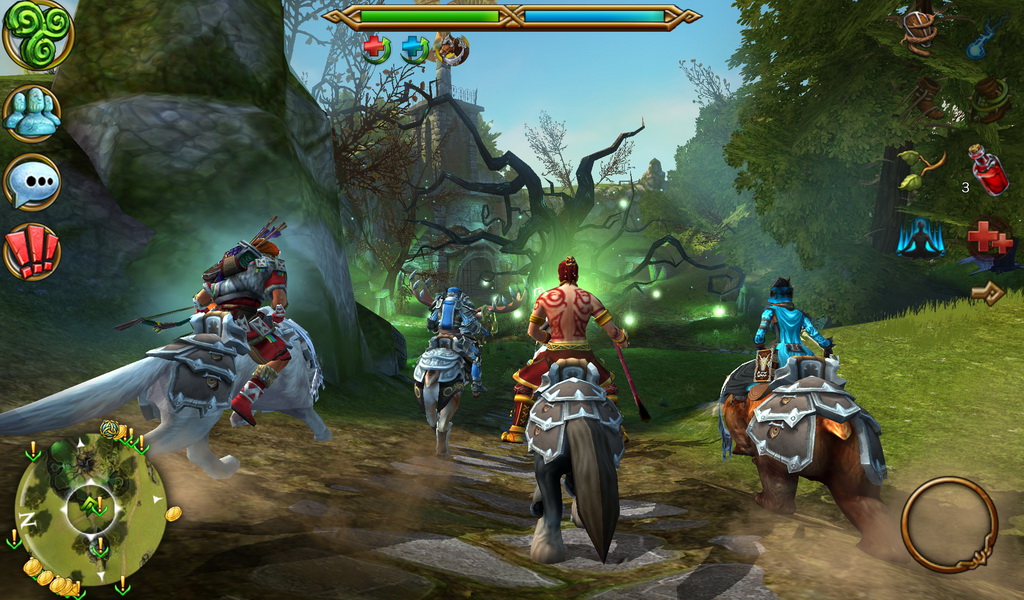Open the chat speech bubble
The height and width of the screenshot is (600, 1024).
coord(32,183)
